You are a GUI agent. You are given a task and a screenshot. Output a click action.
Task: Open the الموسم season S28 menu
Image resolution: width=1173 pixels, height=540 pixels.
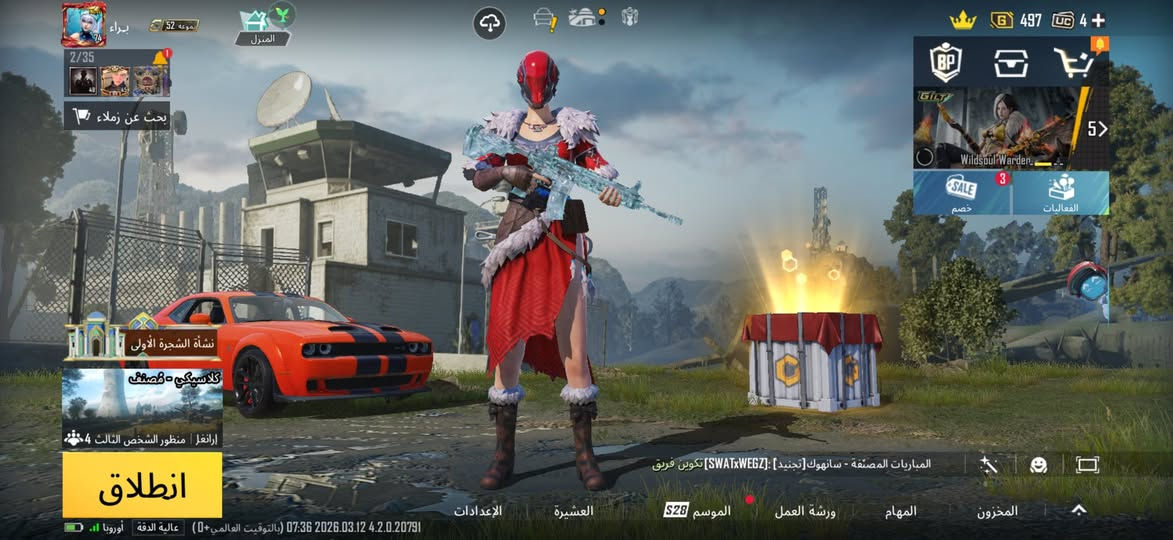pyautogui.click(x=698, y=511)
